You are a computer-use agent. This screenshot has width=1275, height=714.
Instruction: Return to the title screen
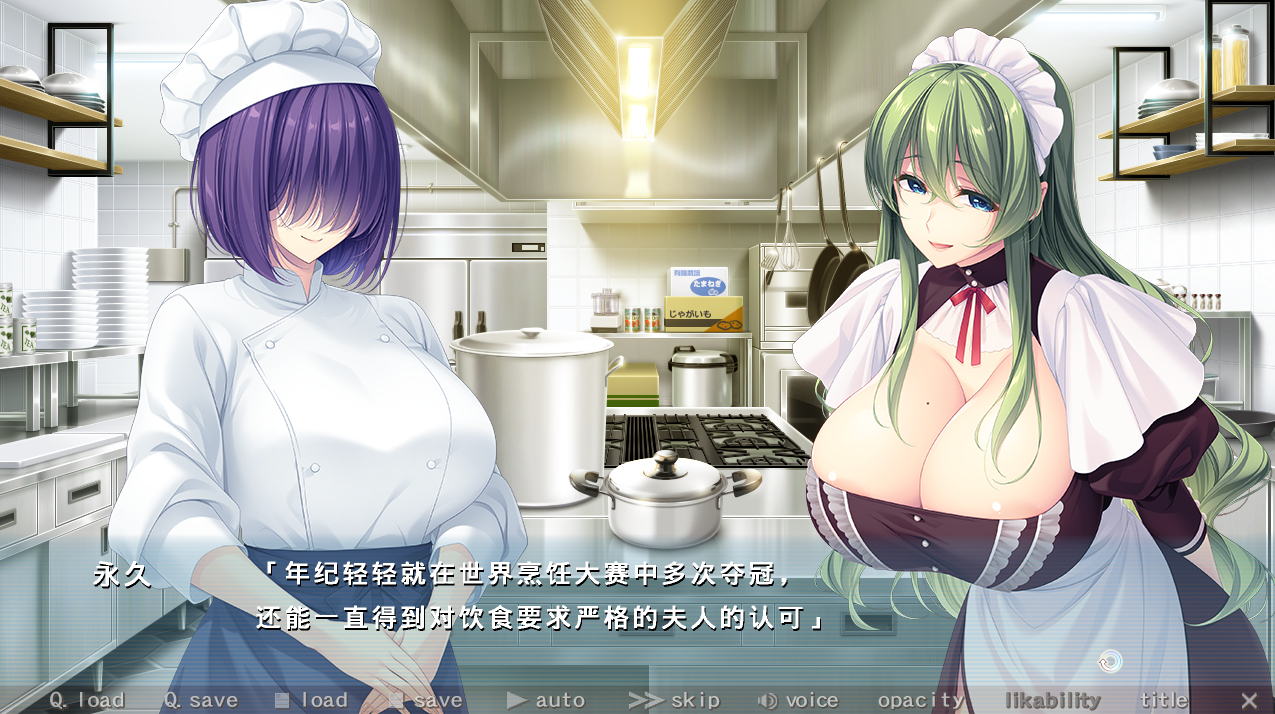tap(1164, 700)
